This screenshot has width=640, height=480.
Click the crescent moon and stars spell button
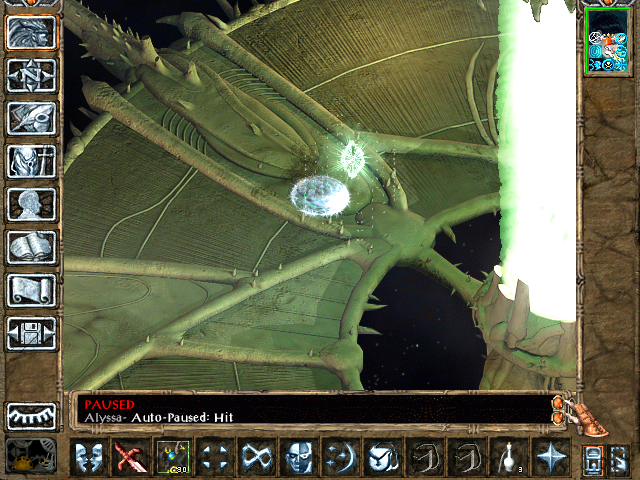[x=339, y=458]
